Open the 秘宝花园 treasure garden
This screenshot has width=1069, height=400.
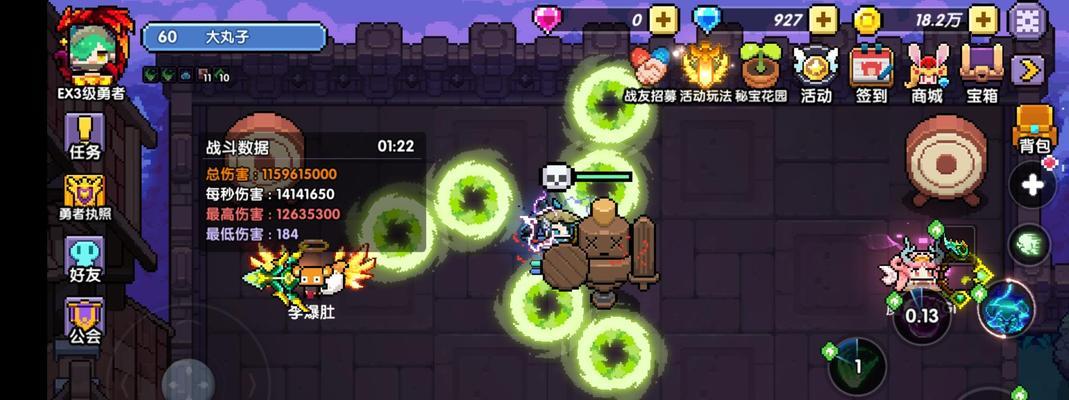(x=761, y=72)
